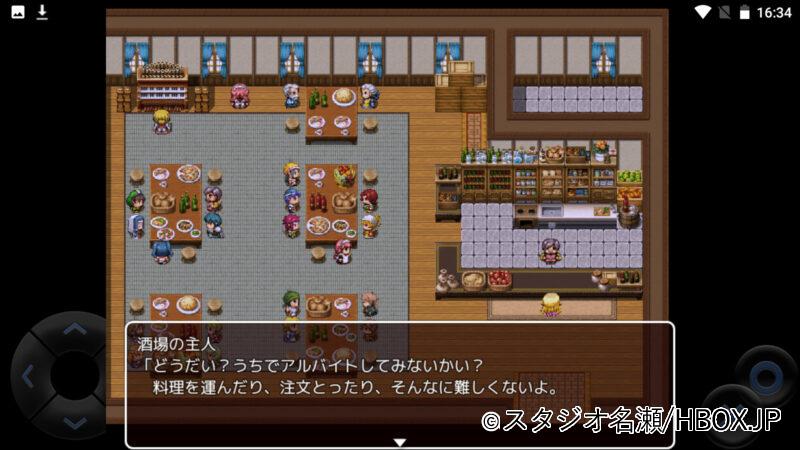Viewport: 800px width, 450px height.
Task: Tap the d-pad down arrow
Action: pos(74,423)
